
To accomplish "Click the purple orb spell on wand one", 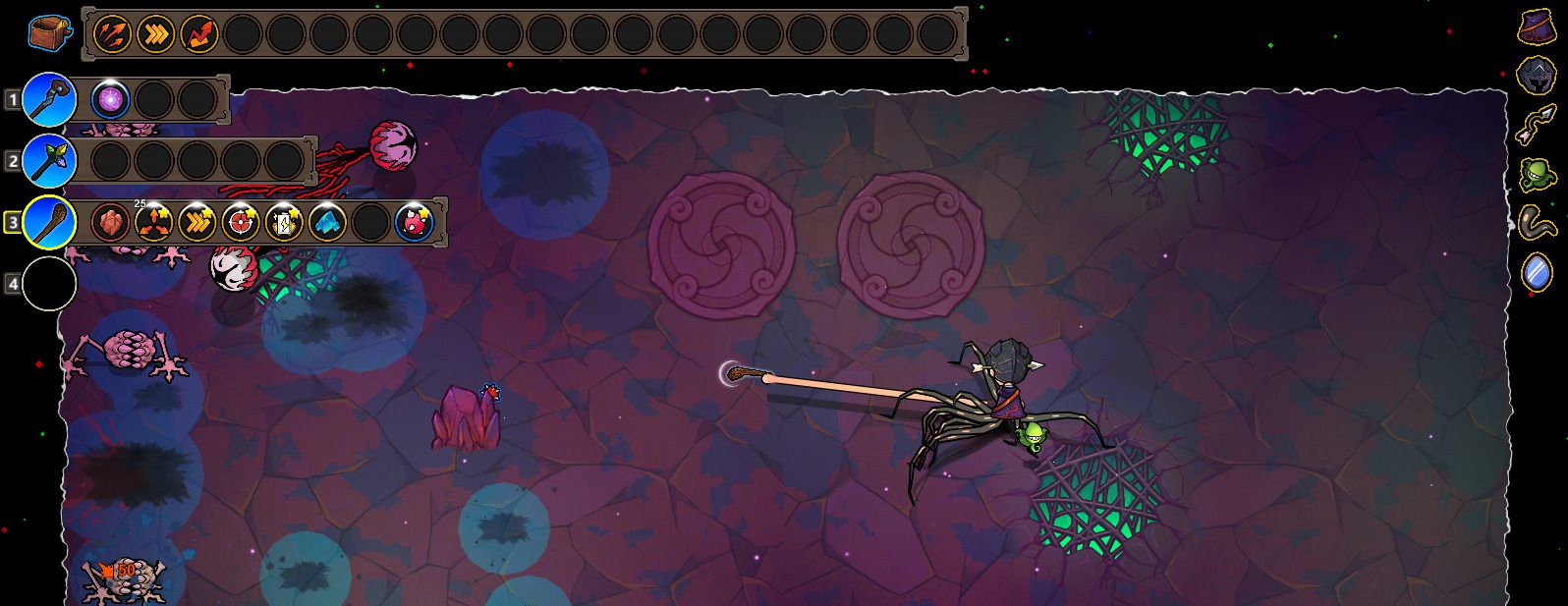I will coord(109,99).
